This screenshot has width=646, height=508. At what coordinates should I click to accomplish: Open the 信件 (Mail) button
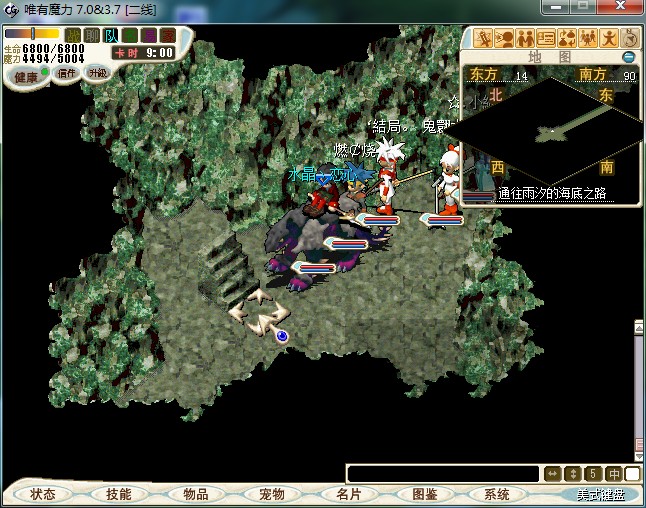tap(68, 73)
